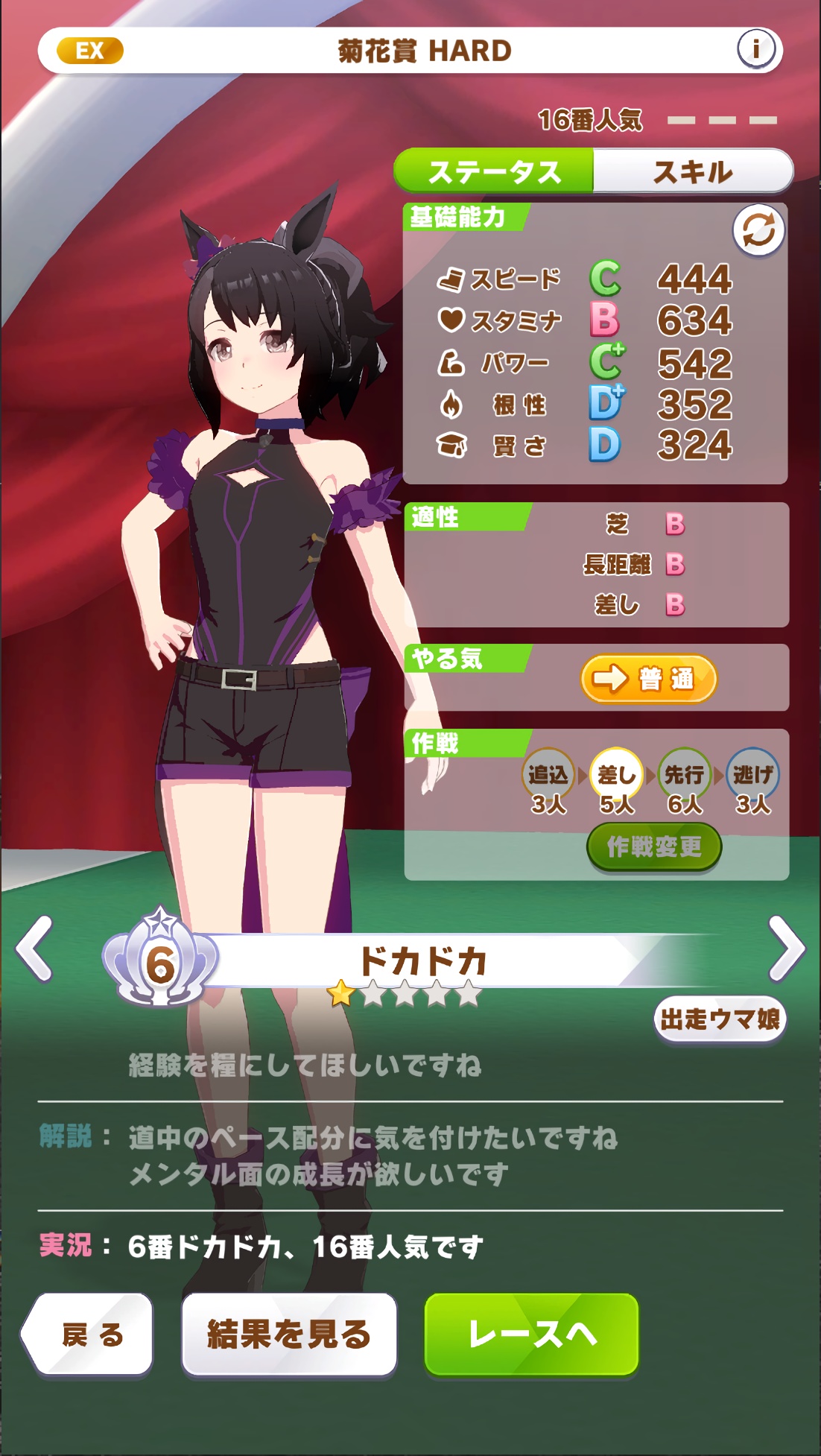
Task: Toggle the stats refresh arrows icon
Action: (758, 230)
